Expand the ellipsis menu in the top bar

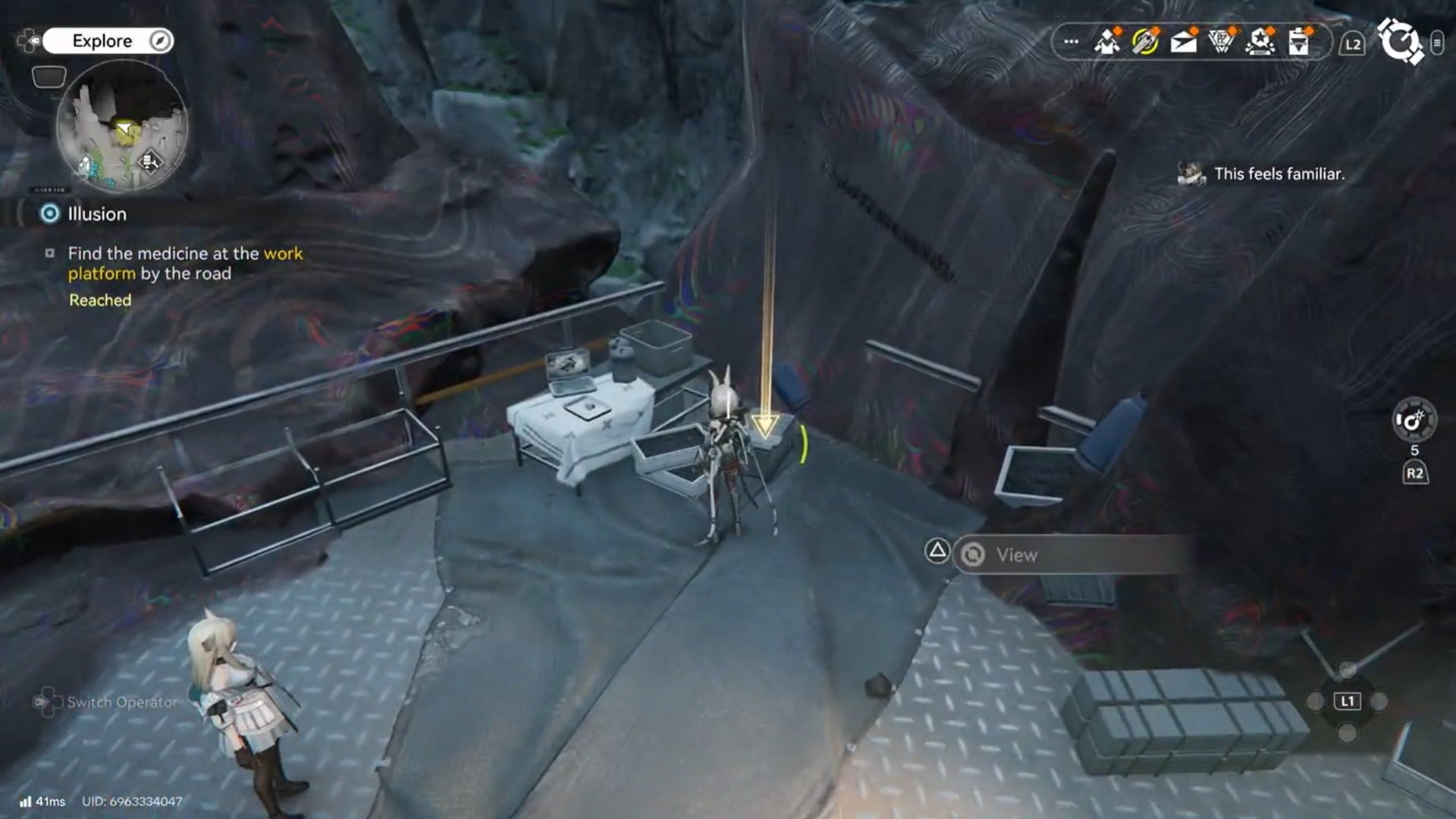coord(1071,42)
